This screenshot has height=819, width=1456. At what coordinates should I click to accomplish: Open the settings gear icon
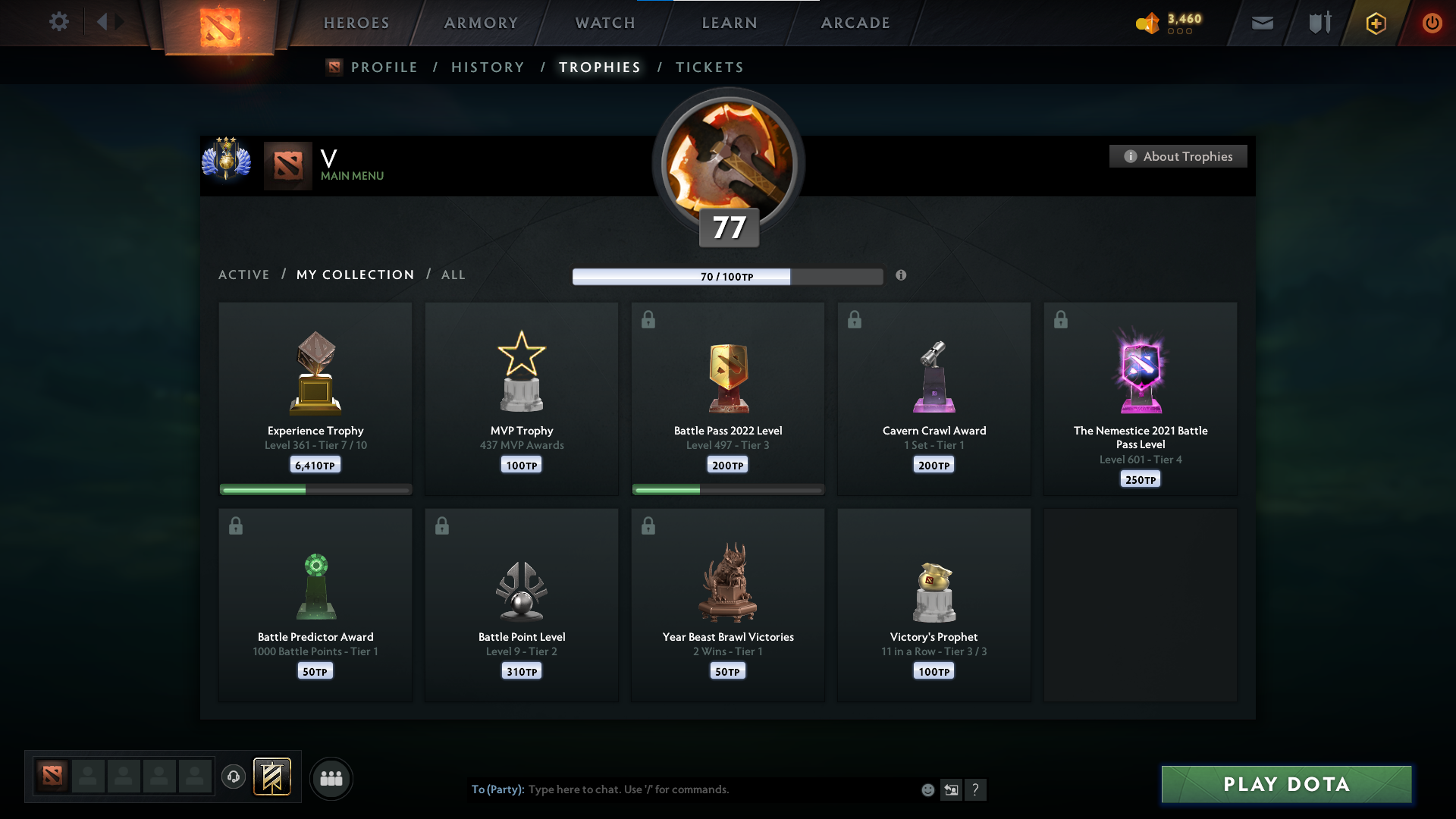tap(59, 22)
